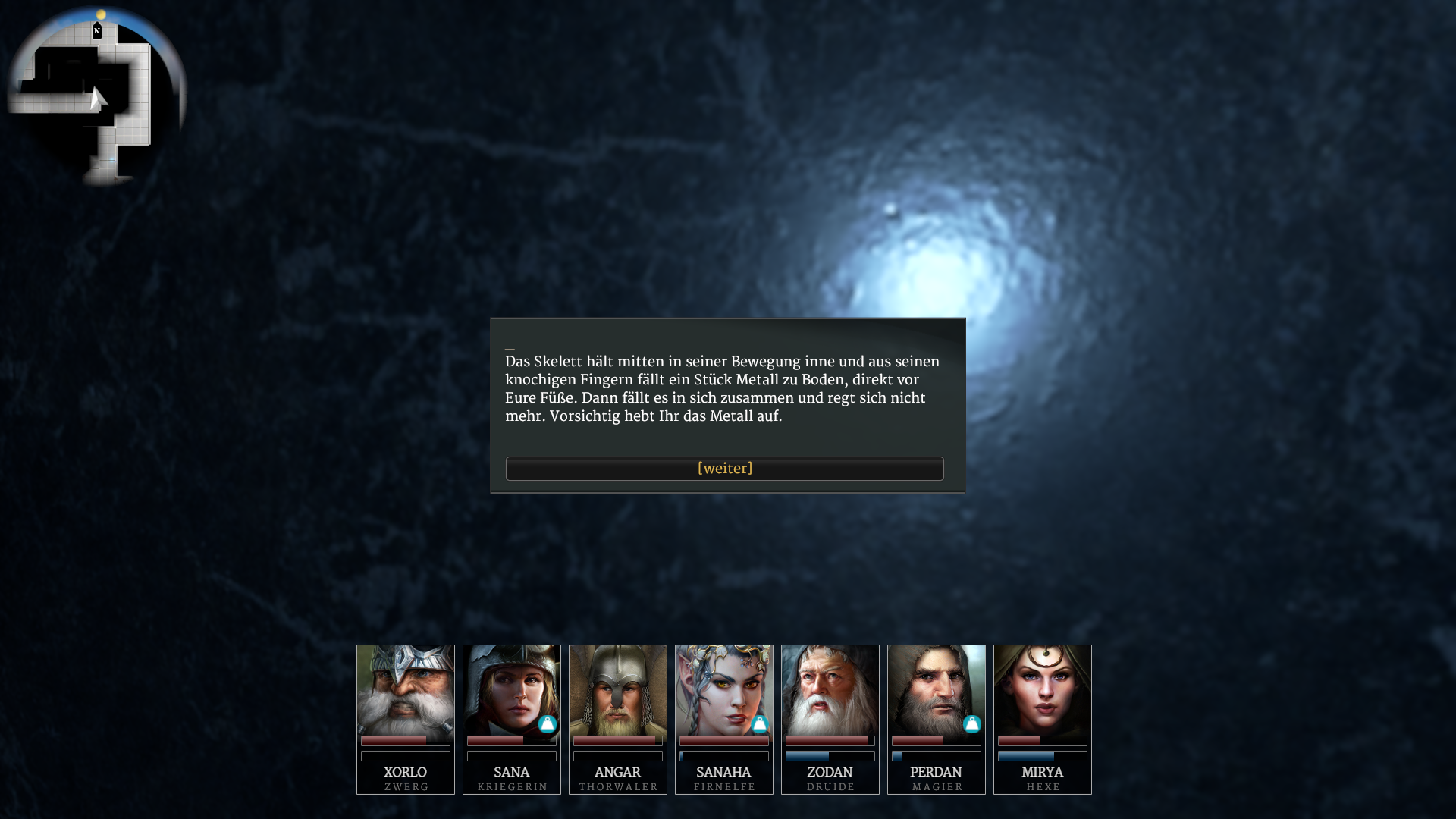
Task: Select Xorlo the Zwerg portrait
Action: point(406,690)
